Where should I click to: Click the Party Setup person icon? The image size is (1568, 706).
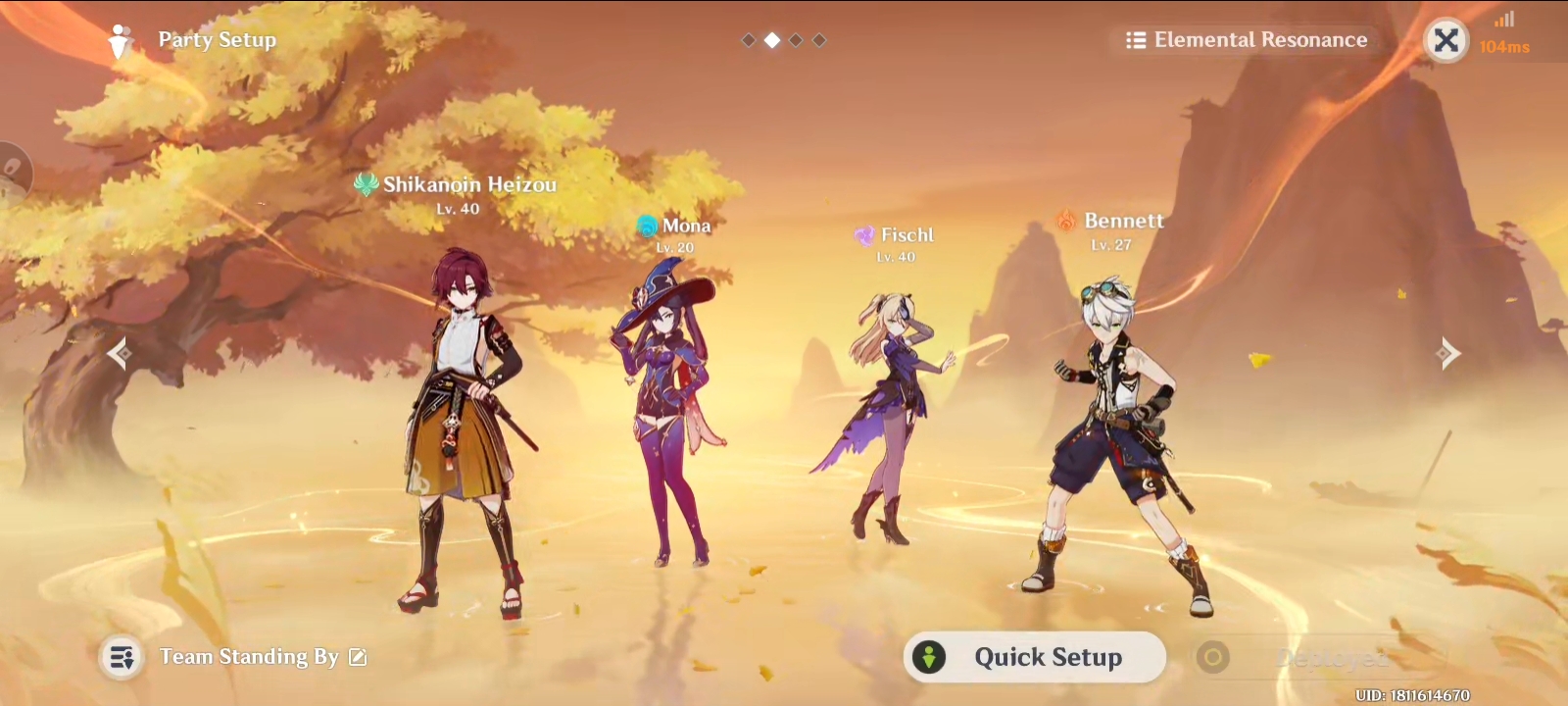120,39
